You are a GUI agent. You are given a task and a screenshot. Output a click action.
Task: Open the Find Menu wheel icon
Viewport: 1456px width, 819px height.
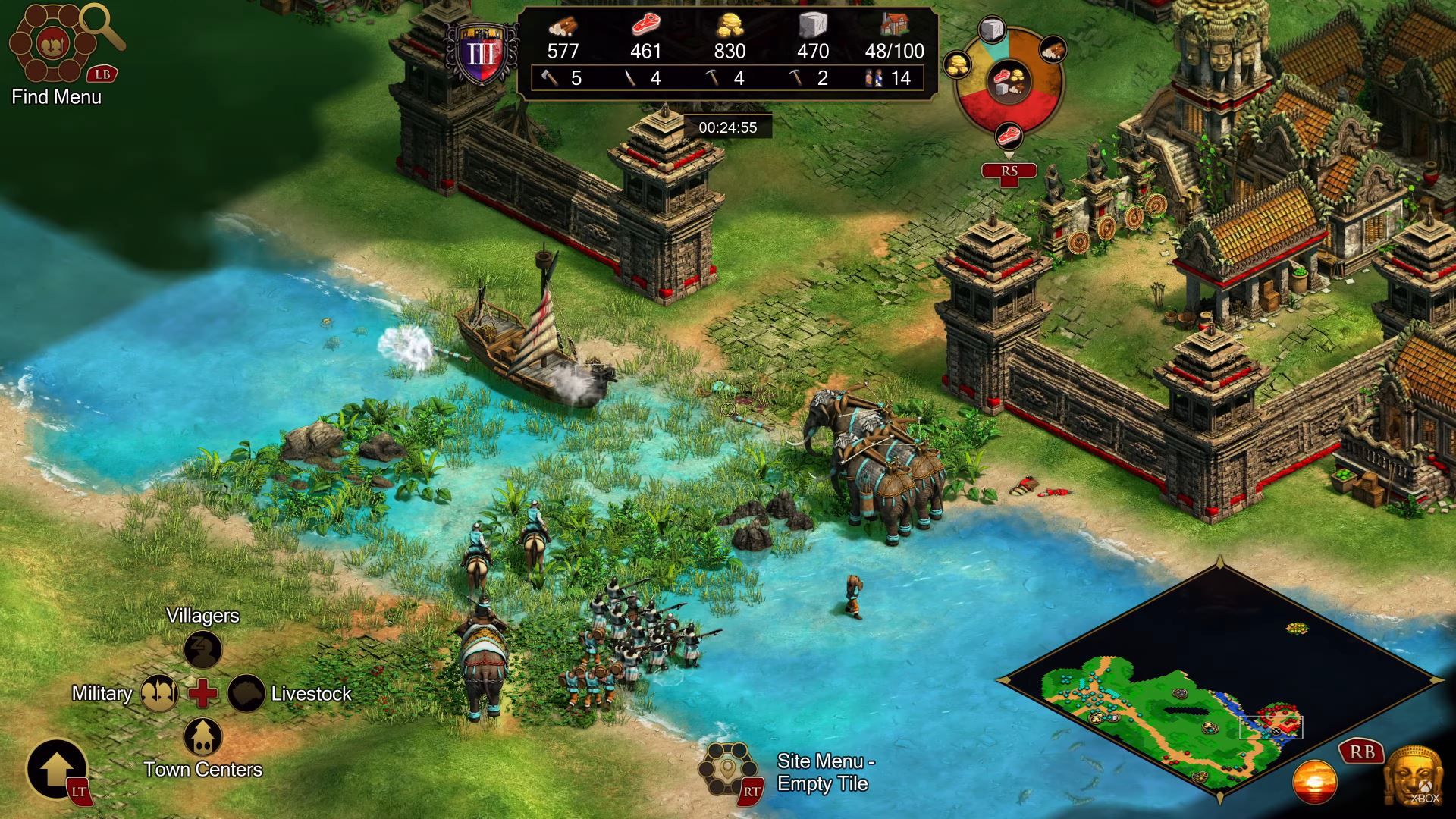[x=53, y=44]
